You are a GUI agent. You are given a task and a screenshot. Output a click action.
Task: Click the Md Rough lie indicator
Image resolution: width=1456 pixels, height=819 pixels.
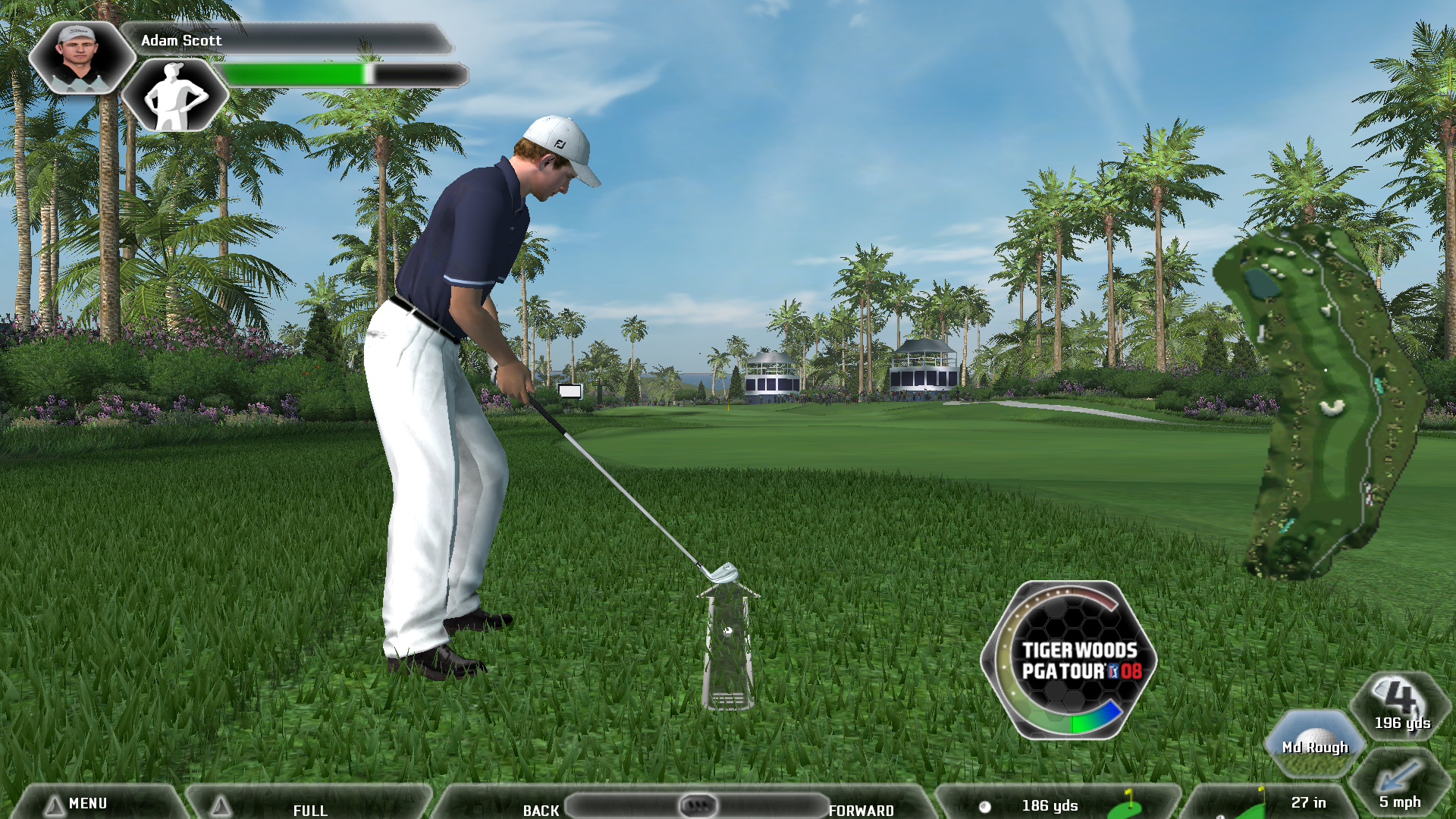click(1315, 744)
